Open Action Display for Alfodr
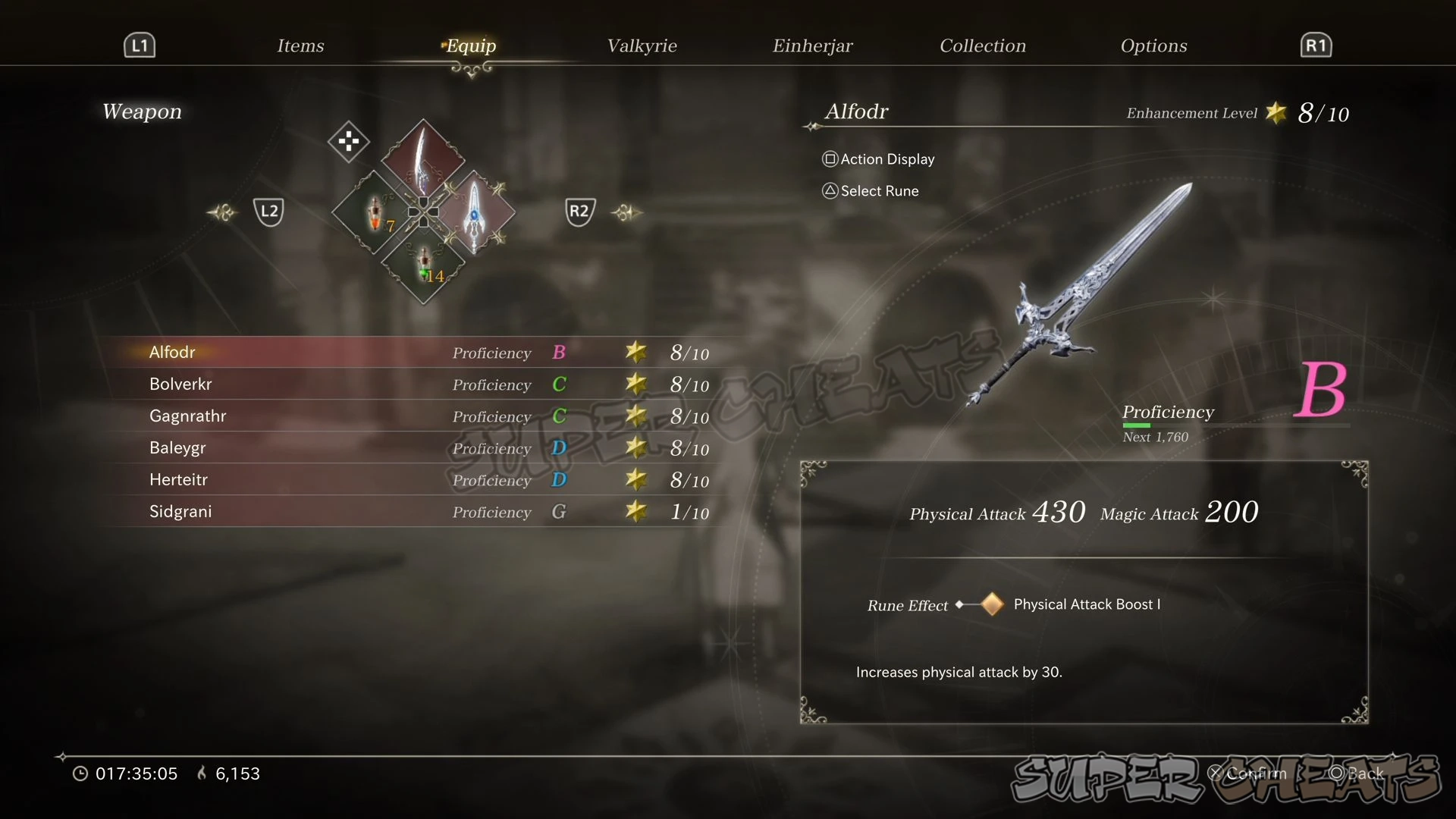Image resolution: width=1456 pixels, height=819 pixels. (879, 159)
